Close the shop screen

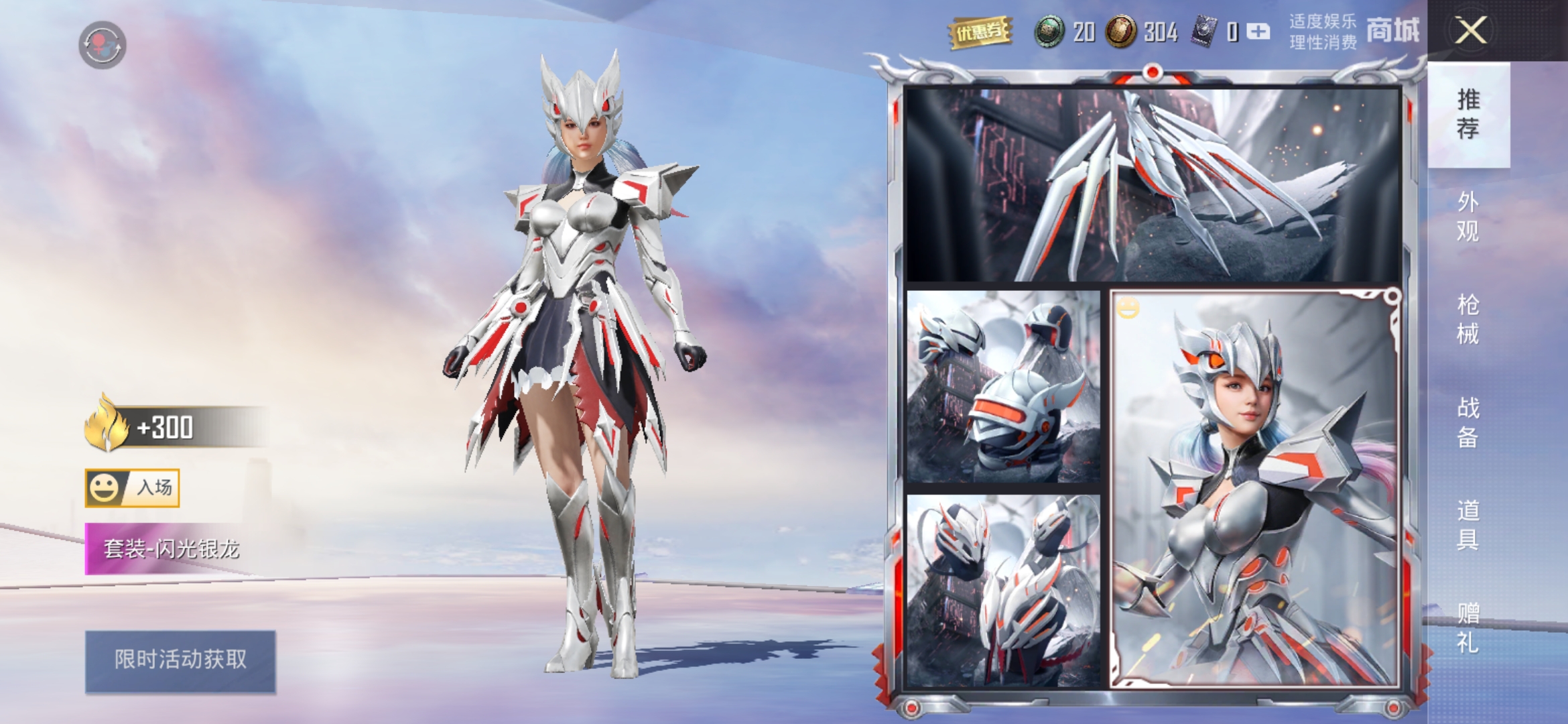click(x=1470, y=31)
